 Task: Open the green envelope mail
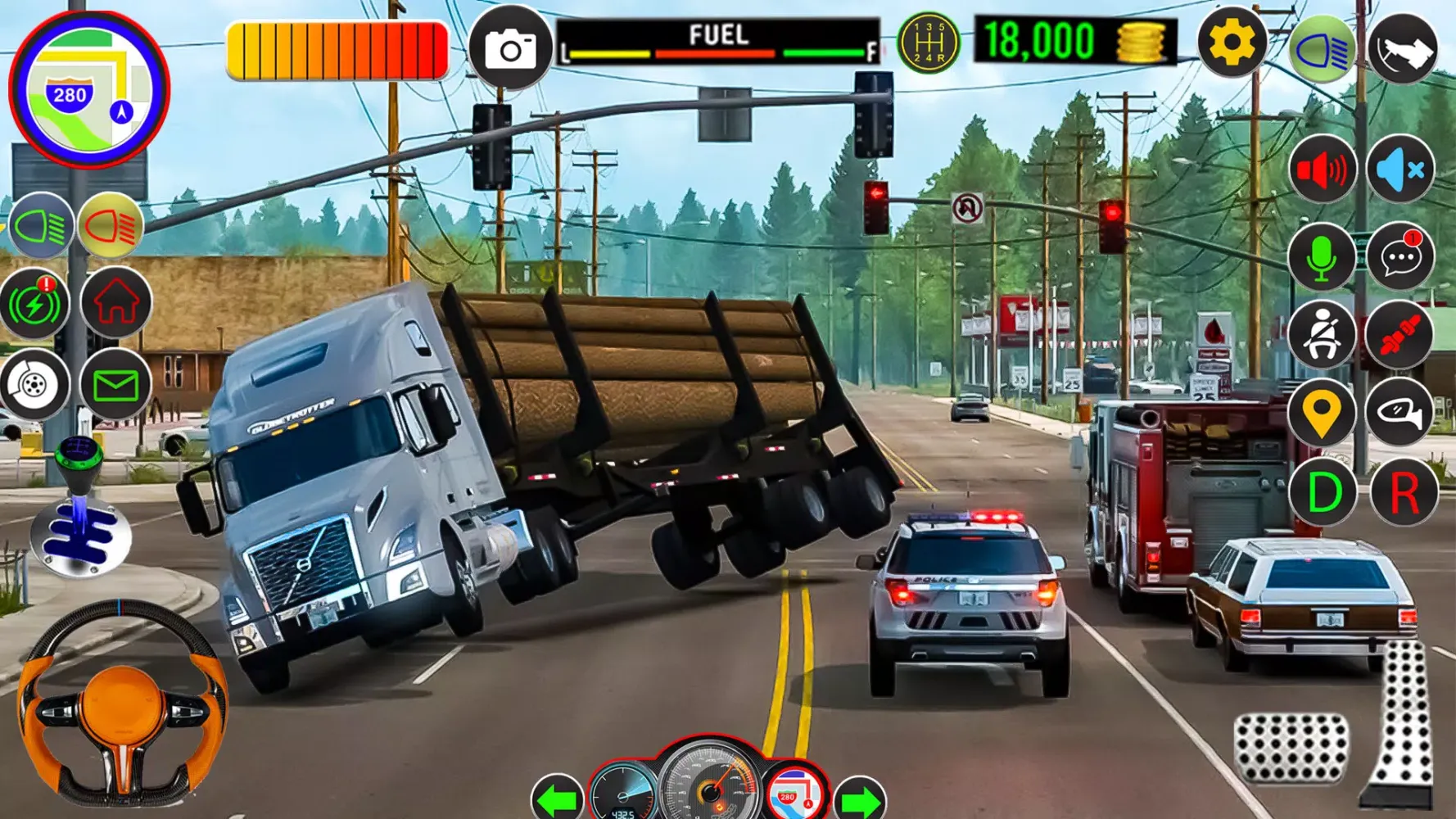tap(115, 384)
